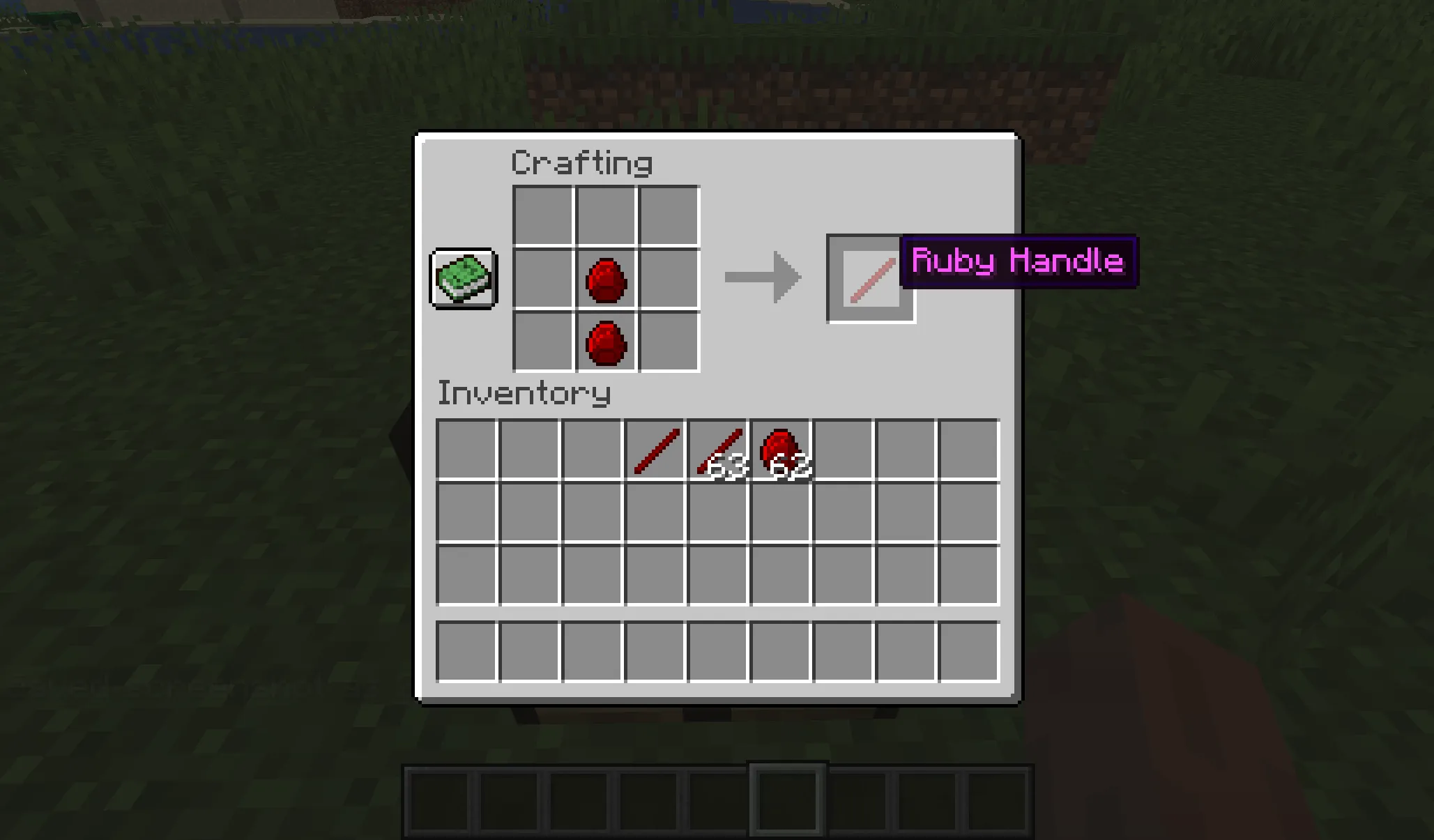The width and height of the screenshot is (1434, 840).
Task: Click the arrow pointing to the crafting output
Action: [763, 277]
